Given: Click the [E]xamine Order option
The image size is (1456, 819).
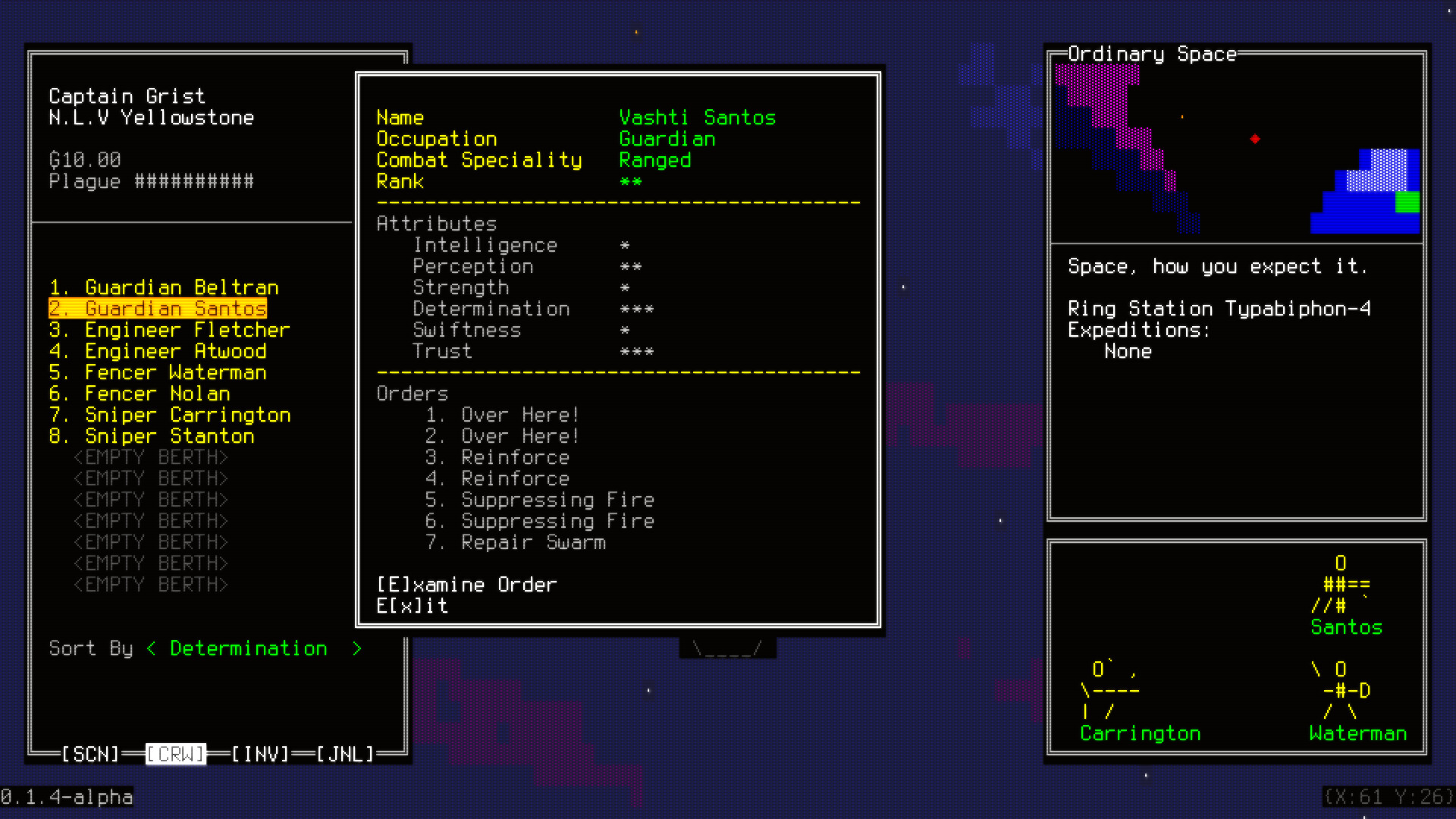Looking at the screenshot, I should pos(466,584).
